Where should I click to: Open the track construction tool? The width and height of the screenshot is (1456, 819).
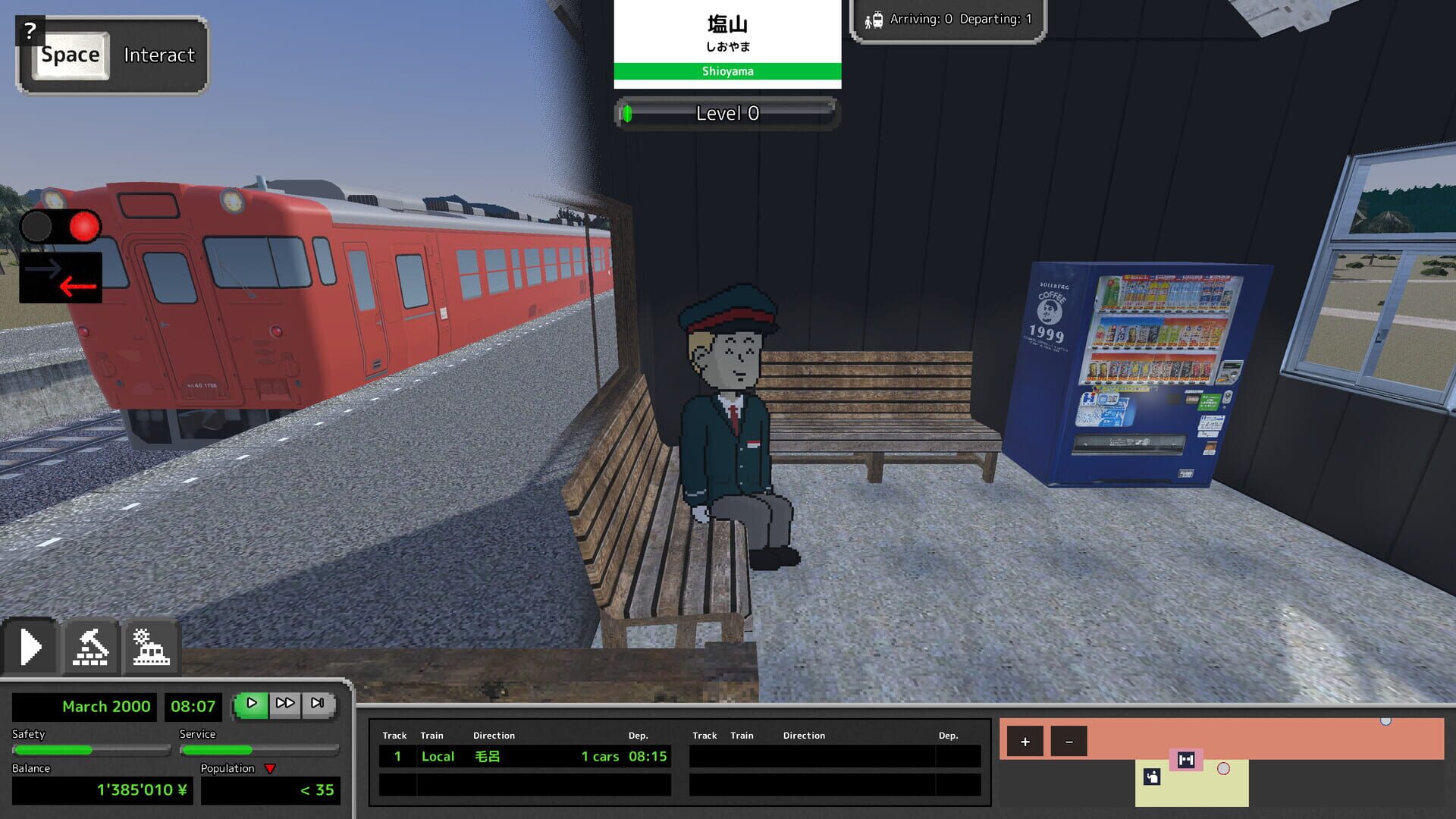click(91, 646)
